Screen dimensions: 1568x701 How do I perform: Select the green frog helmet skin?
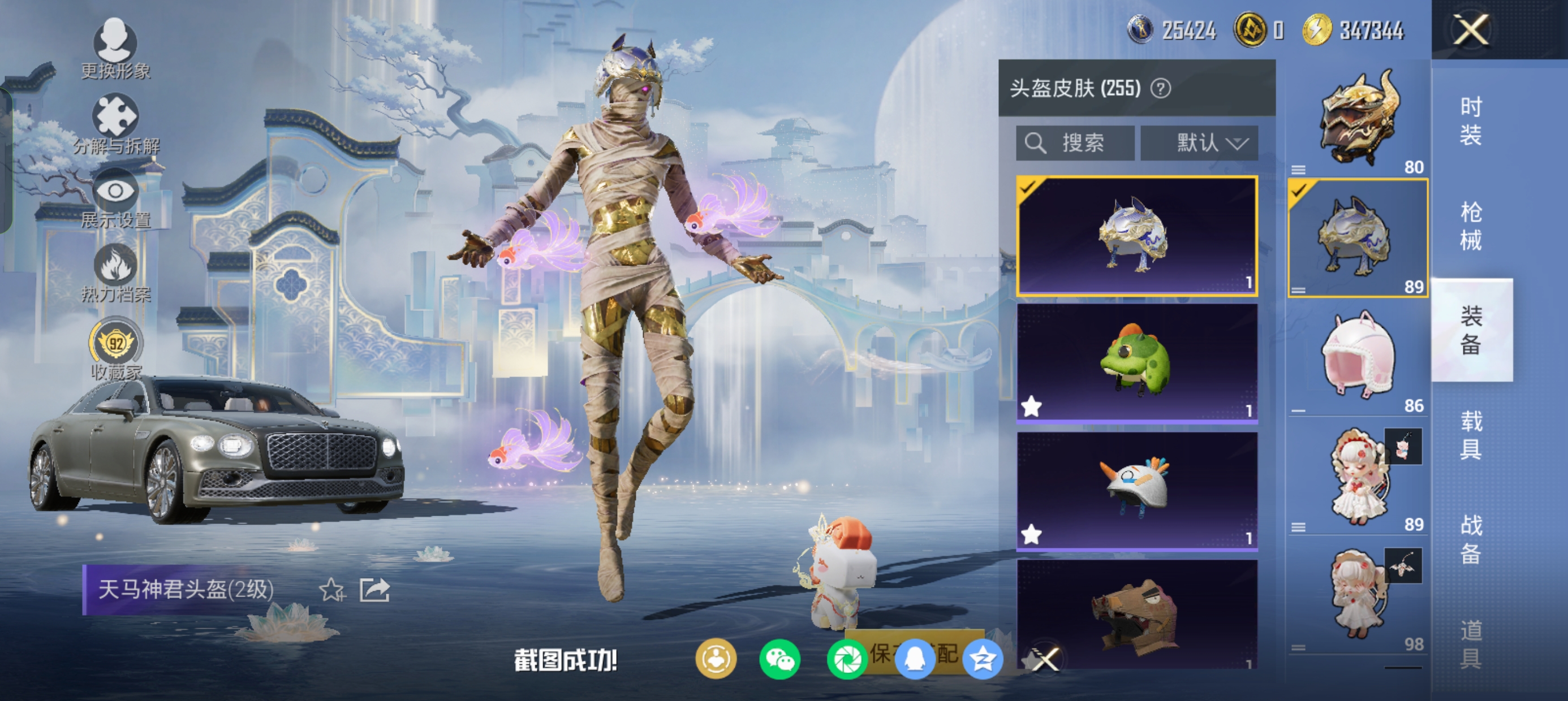(x=1136, y=361)
